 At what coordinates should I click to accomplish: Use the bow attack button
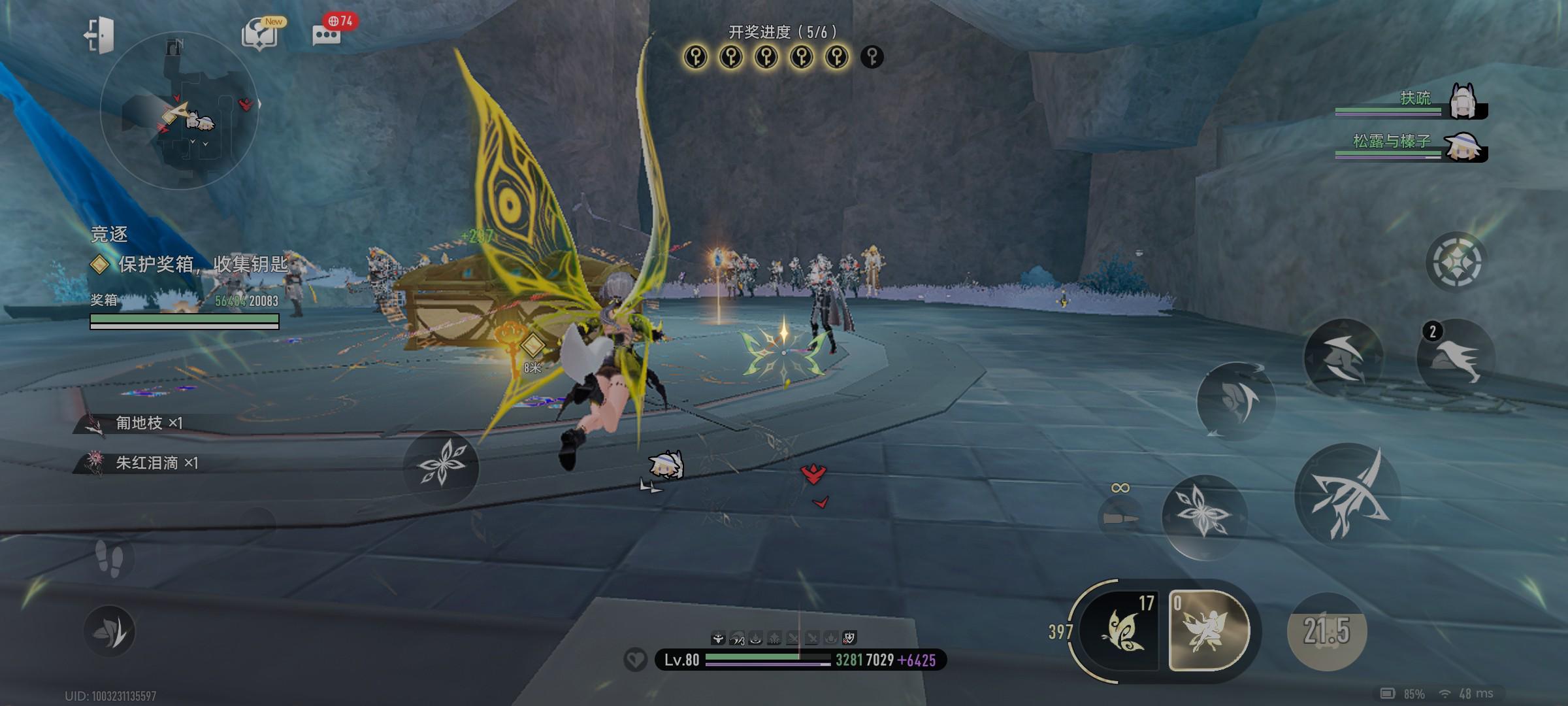[1347, 495]
